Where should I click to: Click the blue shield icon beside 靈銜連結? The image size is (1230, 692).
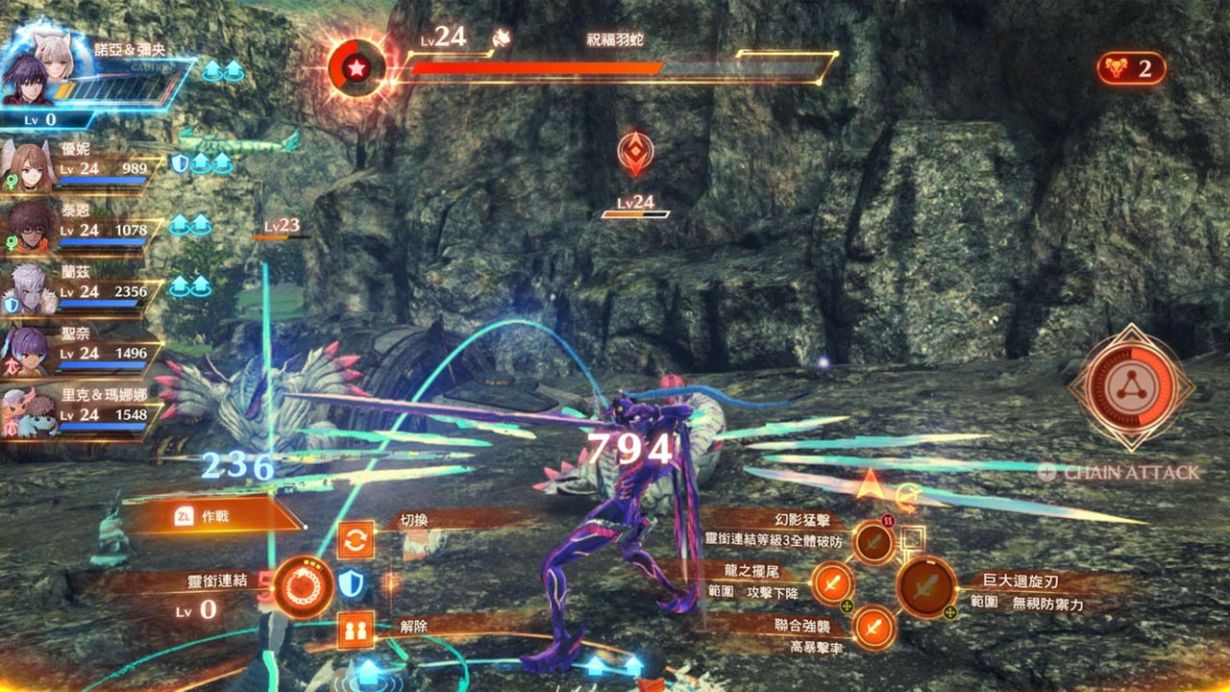[x=349, y=584]
